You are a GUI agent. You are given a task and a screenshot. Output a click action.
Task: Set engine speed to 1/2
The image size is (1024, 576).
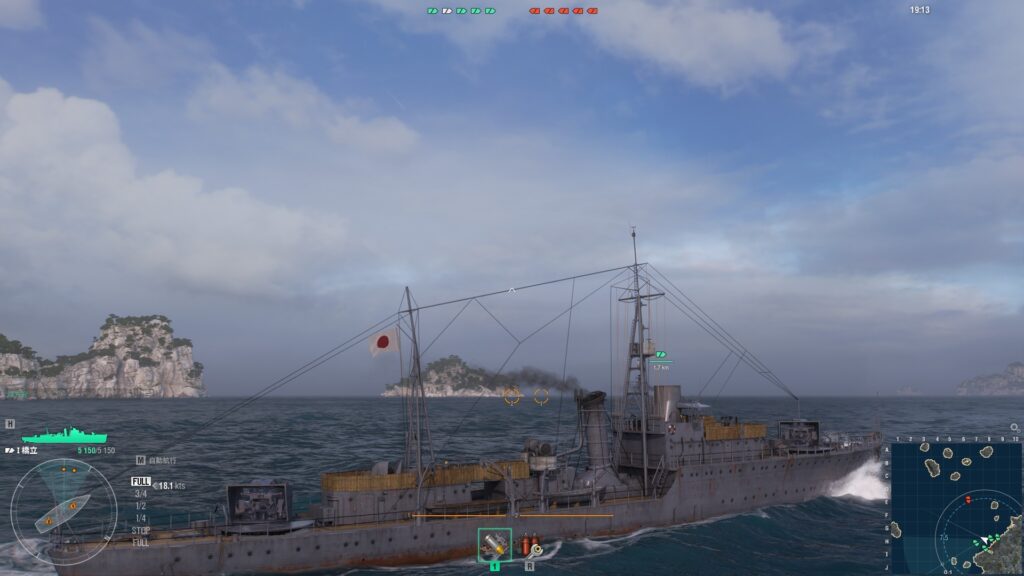click(141, 505)
